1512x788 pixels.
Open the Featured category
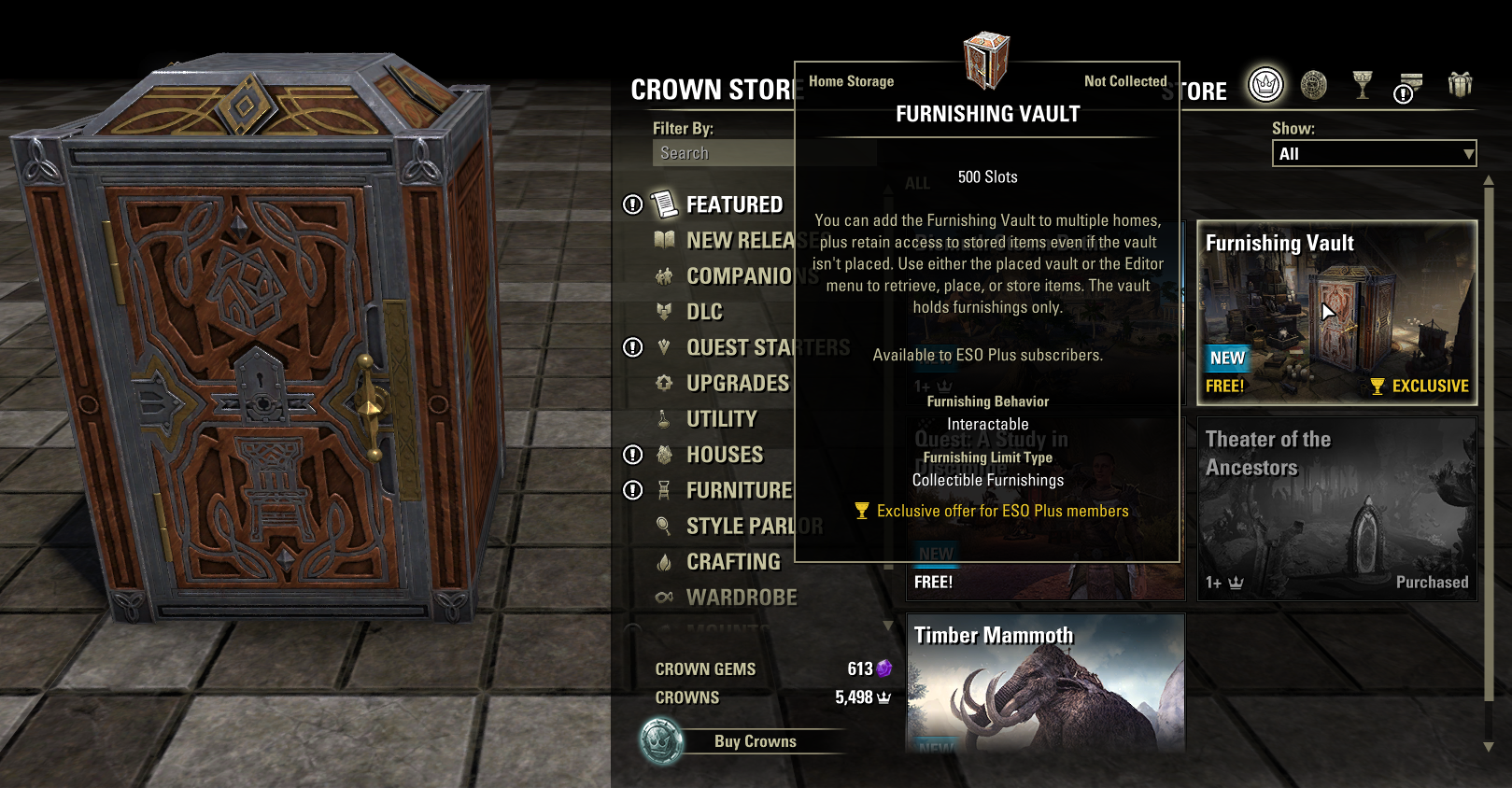pos(734,204)
